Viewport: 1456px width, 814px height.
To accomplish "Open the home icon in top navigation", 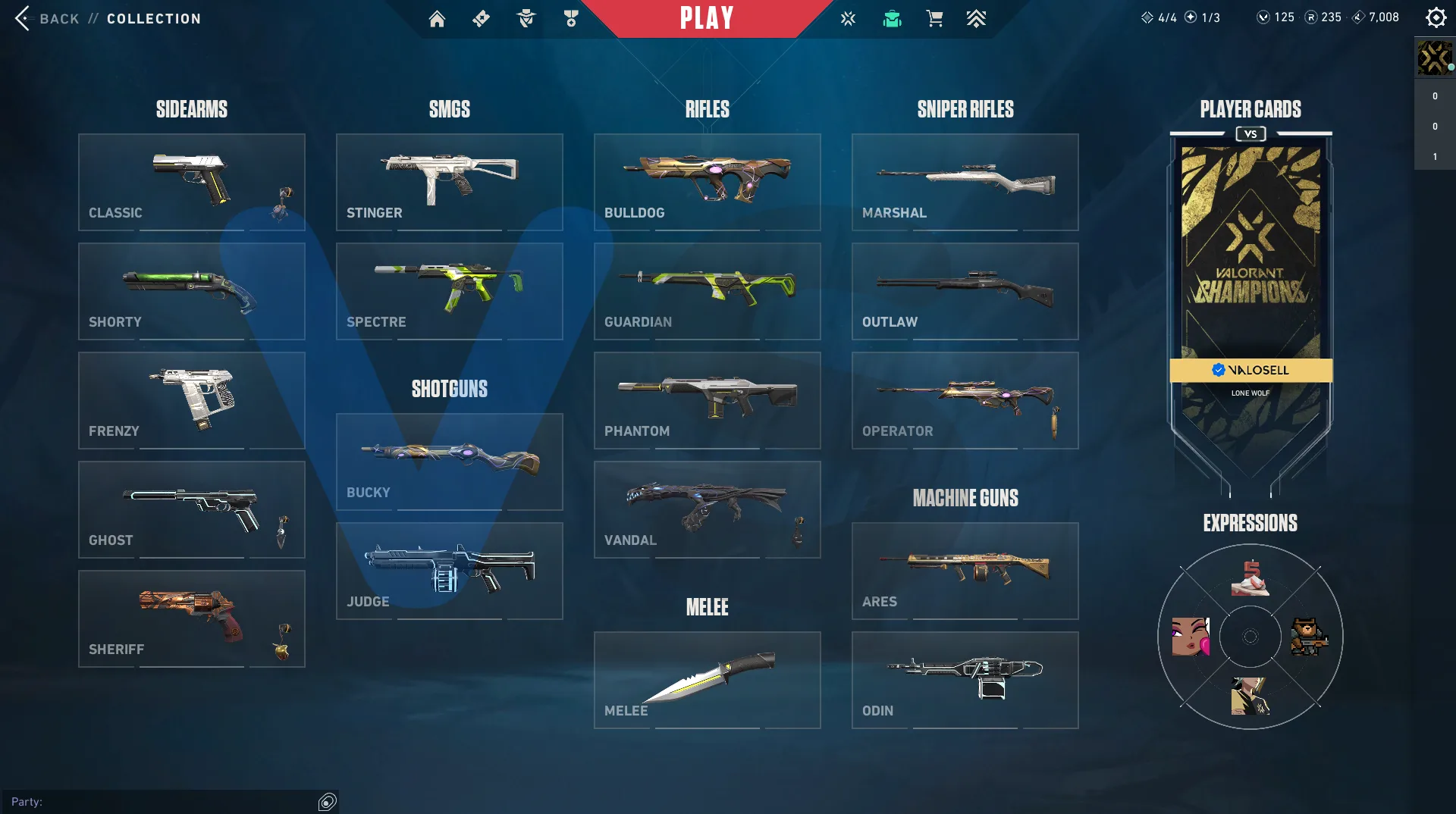I will pyautogui.click(x=437, y=18).
